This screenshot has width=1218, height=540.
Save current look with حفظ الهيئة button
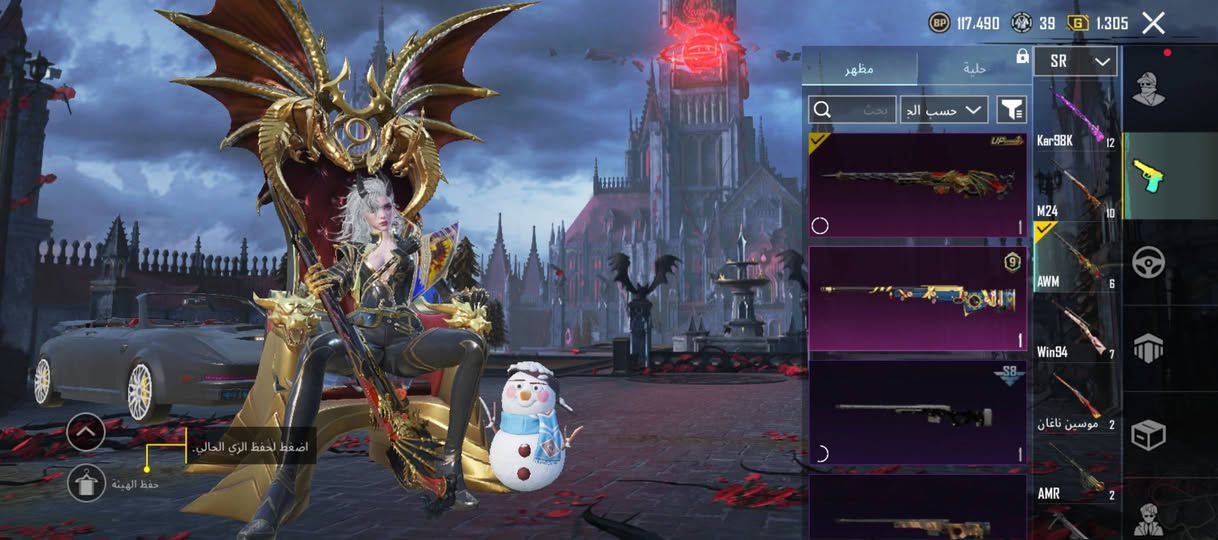pyautogui.click(x=87, y=484)
